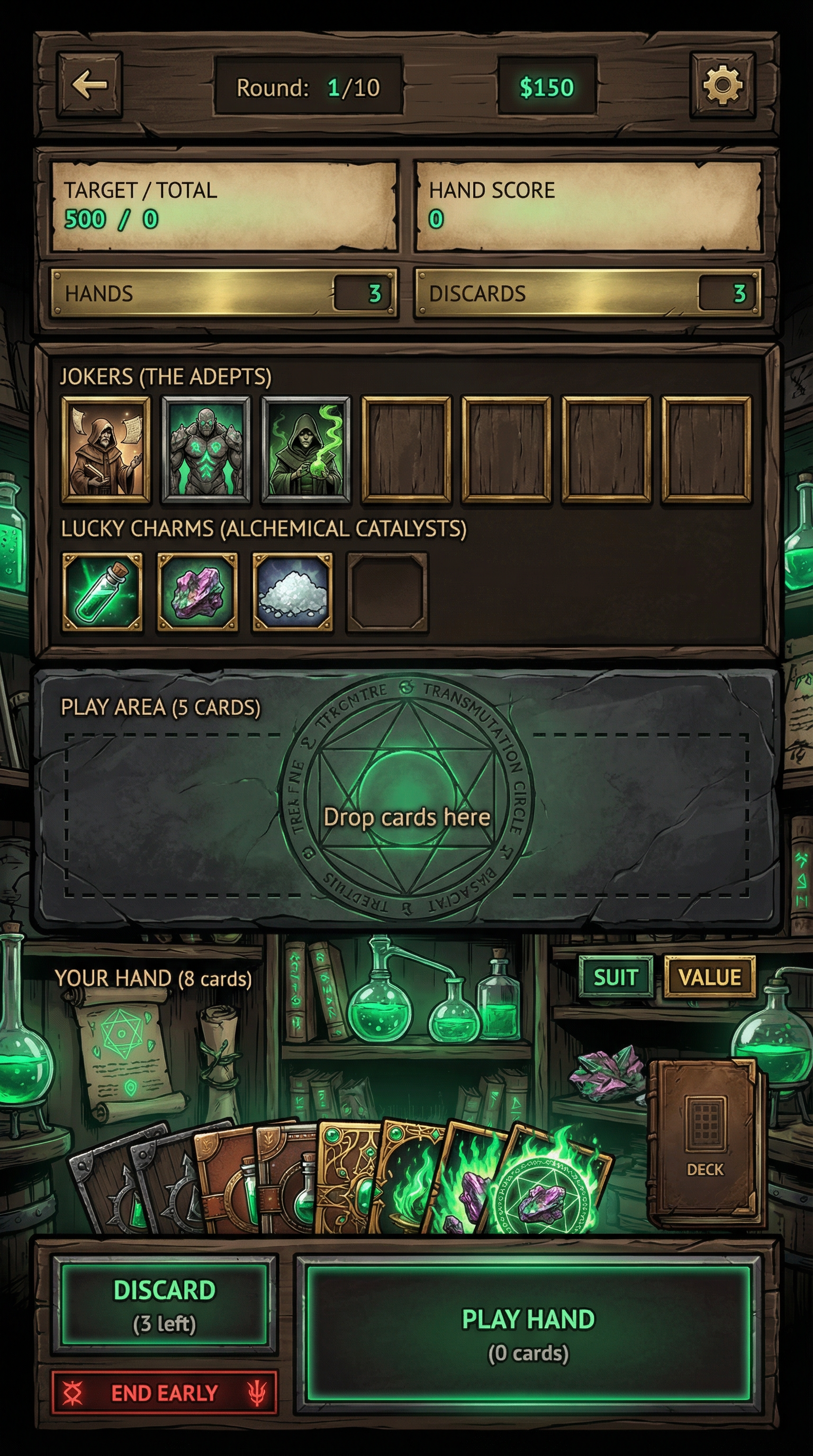This screenshot has height=1456, width=813.
Task: Choose the white salt pile charm
Action: pos(292,591)
